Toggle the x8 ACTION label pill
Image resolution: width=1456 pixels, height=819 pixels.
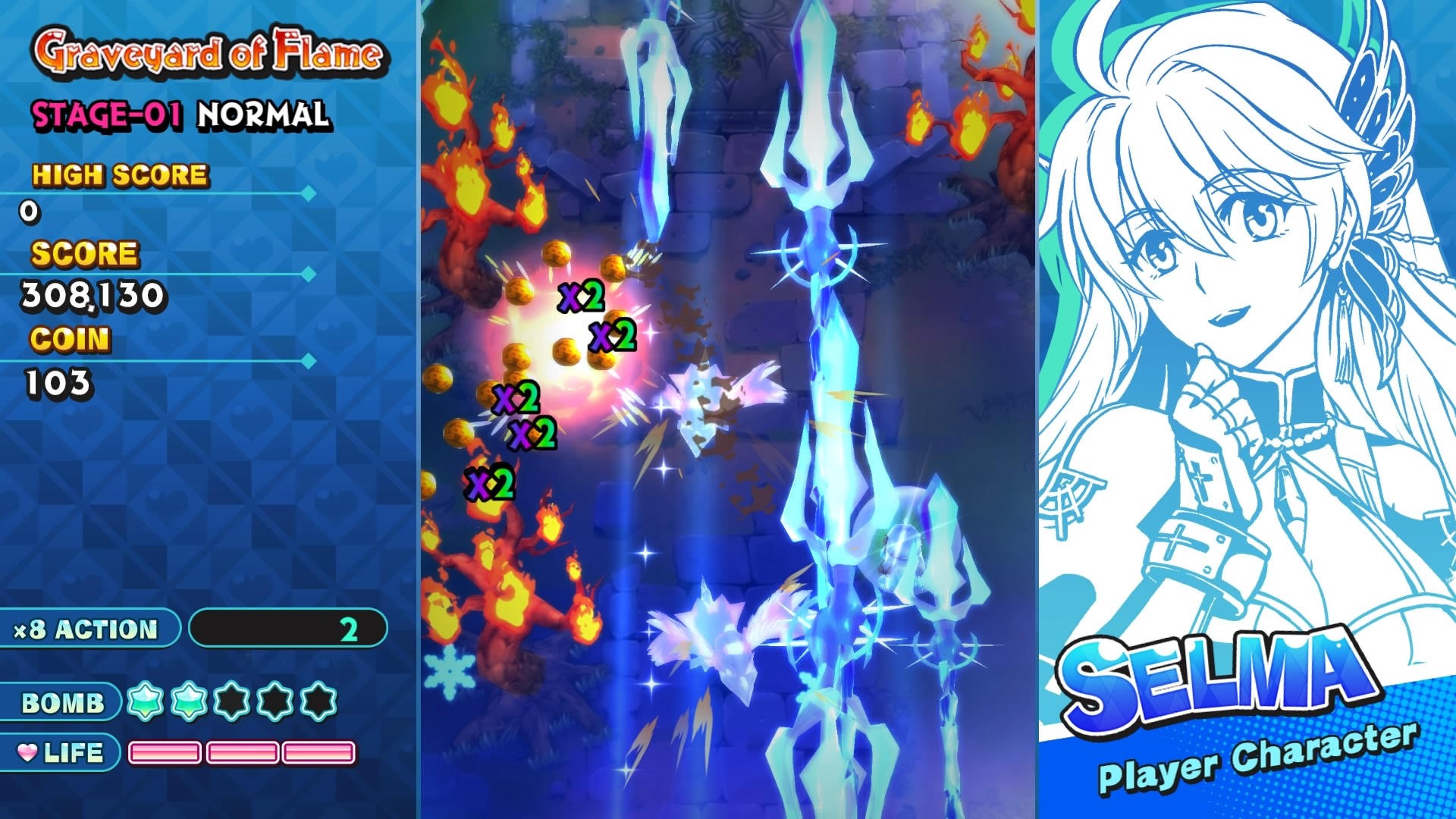87,628
